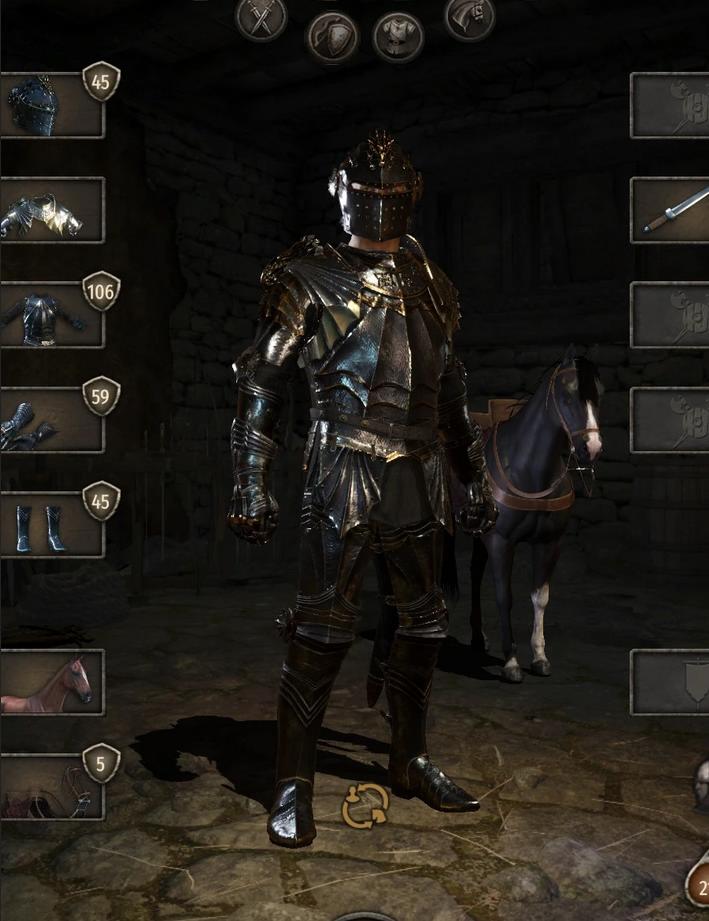Select the gauntlets slot
This screenshot has width=709, height=921.
50,420
